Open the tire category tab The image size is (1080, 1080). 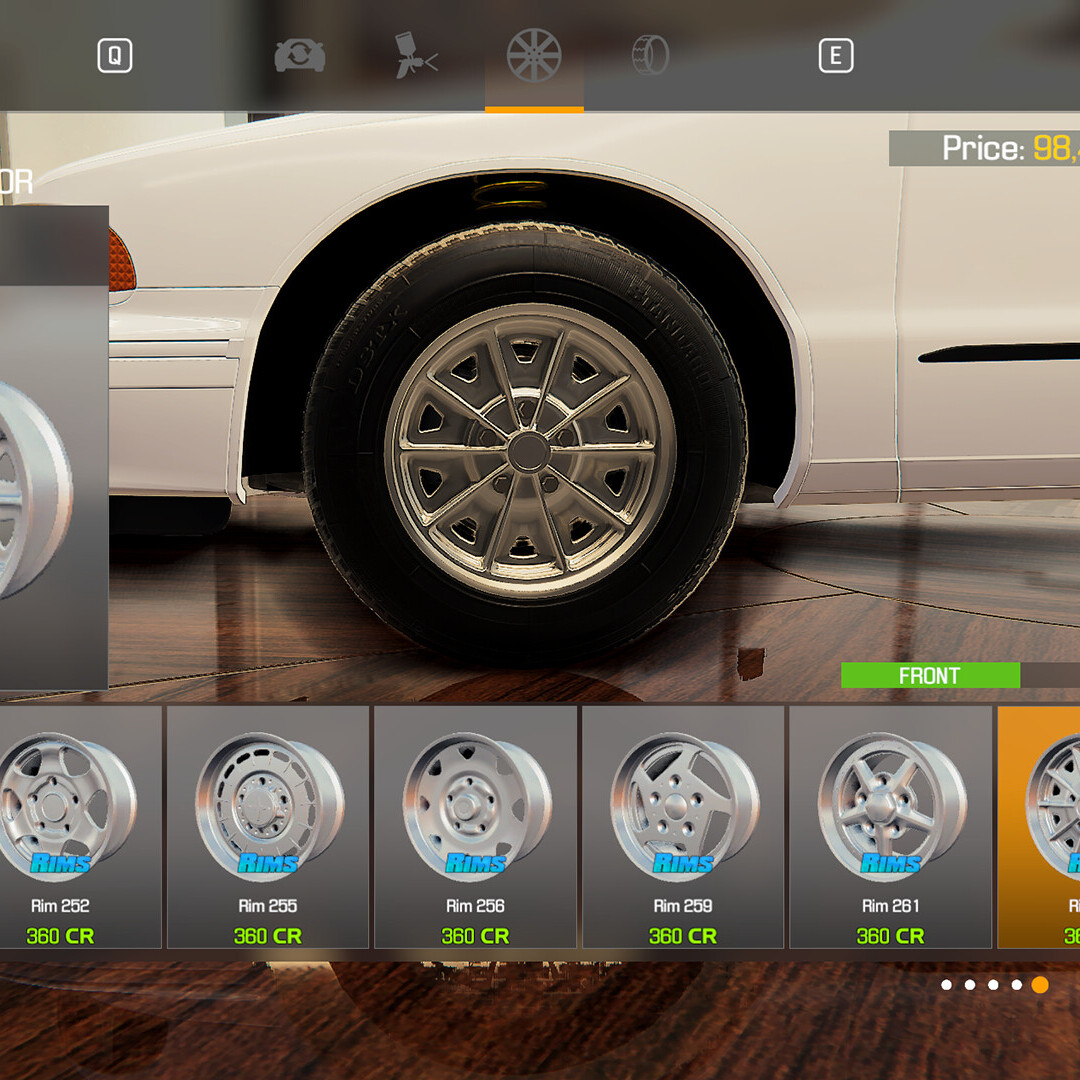pyautogui.click(x=650, y=56)
